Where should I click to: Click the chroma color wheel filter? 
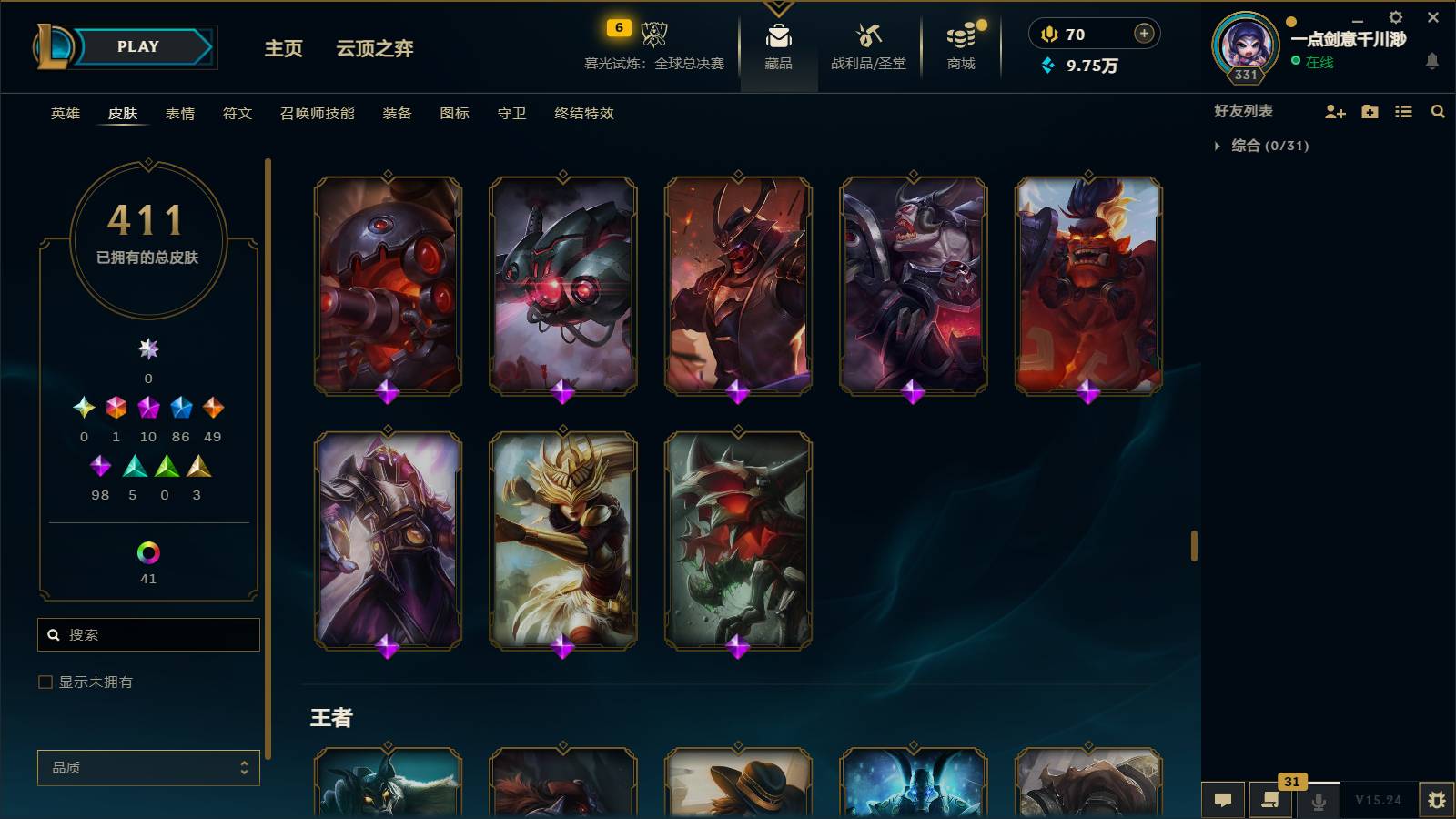[148, 550]
